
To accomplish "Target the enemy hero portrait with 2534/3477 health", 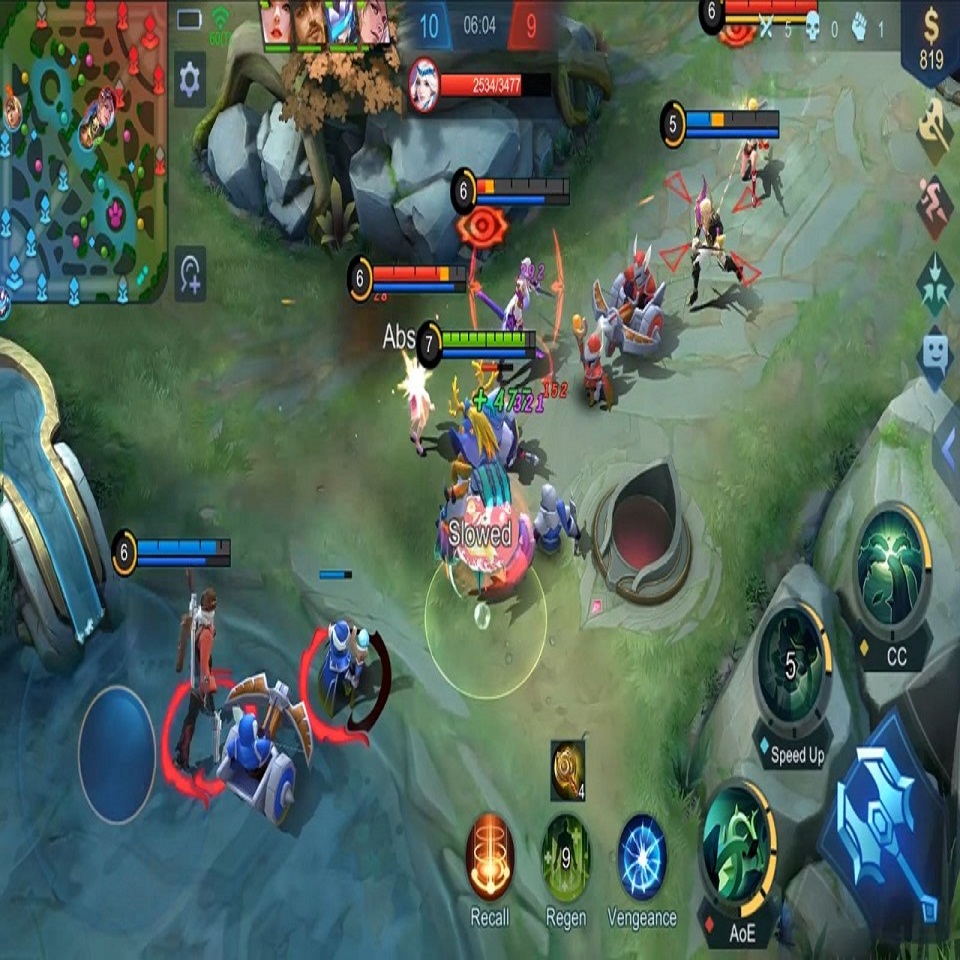I will click(424, 85).
